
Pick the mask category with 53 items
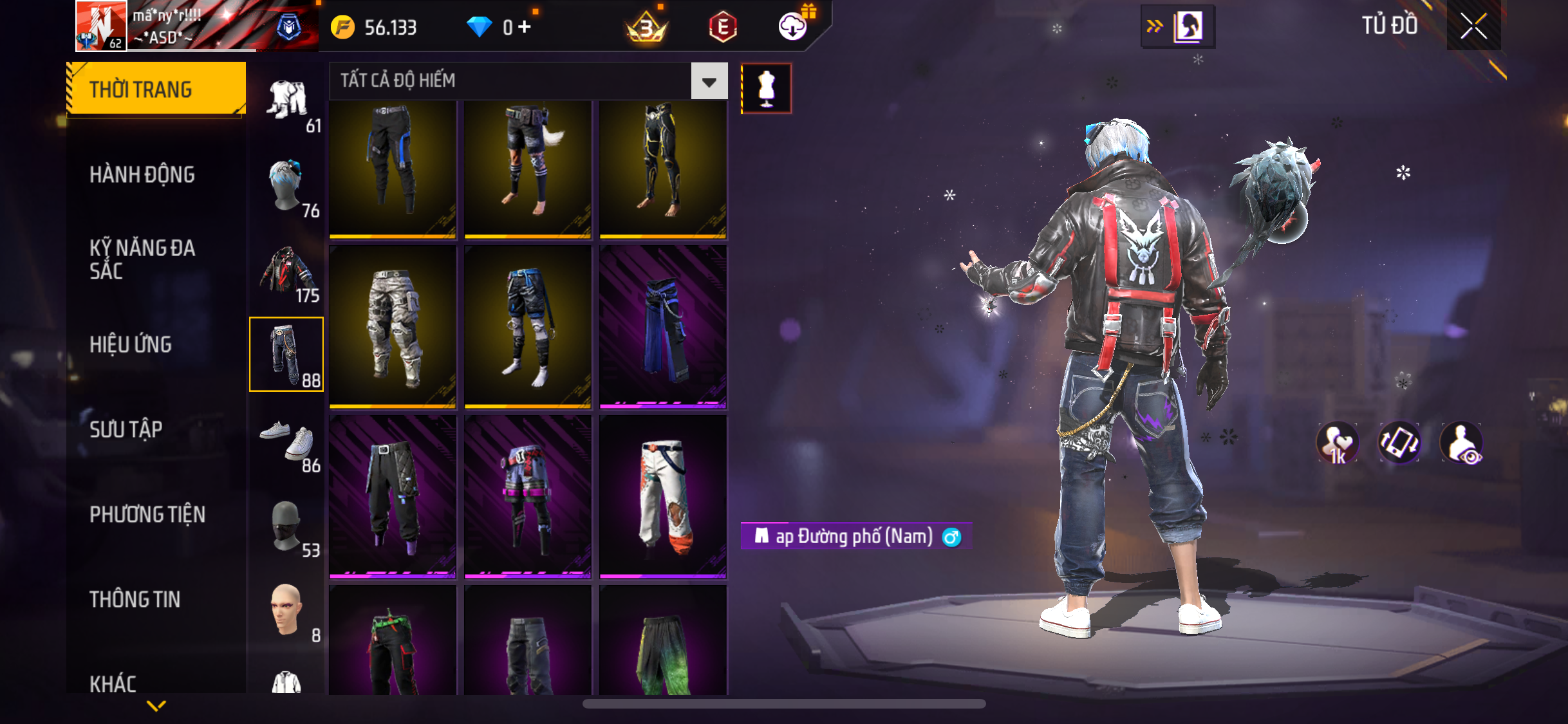(x=287, y=526)
